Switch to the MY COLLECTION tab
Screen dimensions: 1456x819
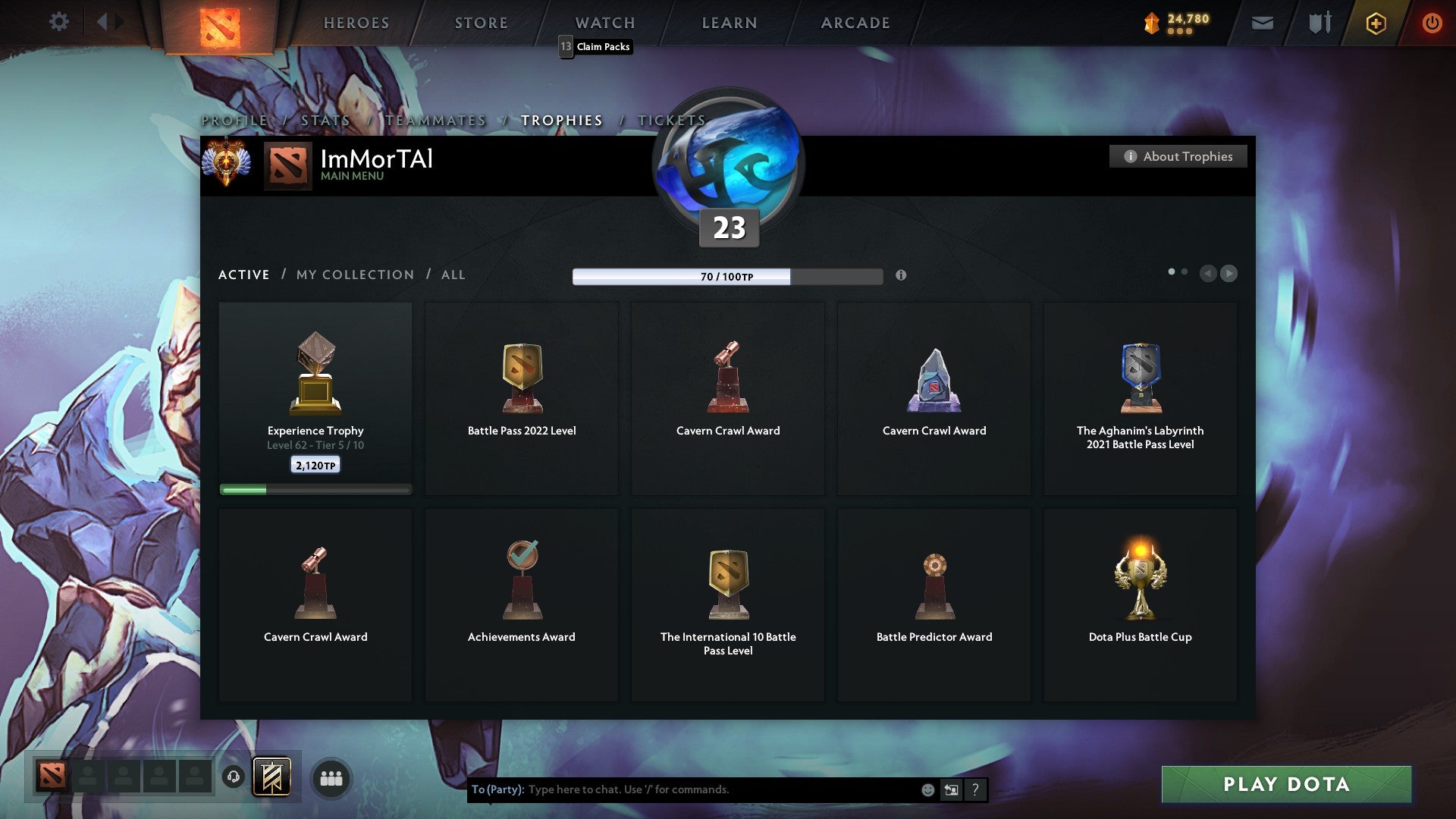click(x=354, y=275)
